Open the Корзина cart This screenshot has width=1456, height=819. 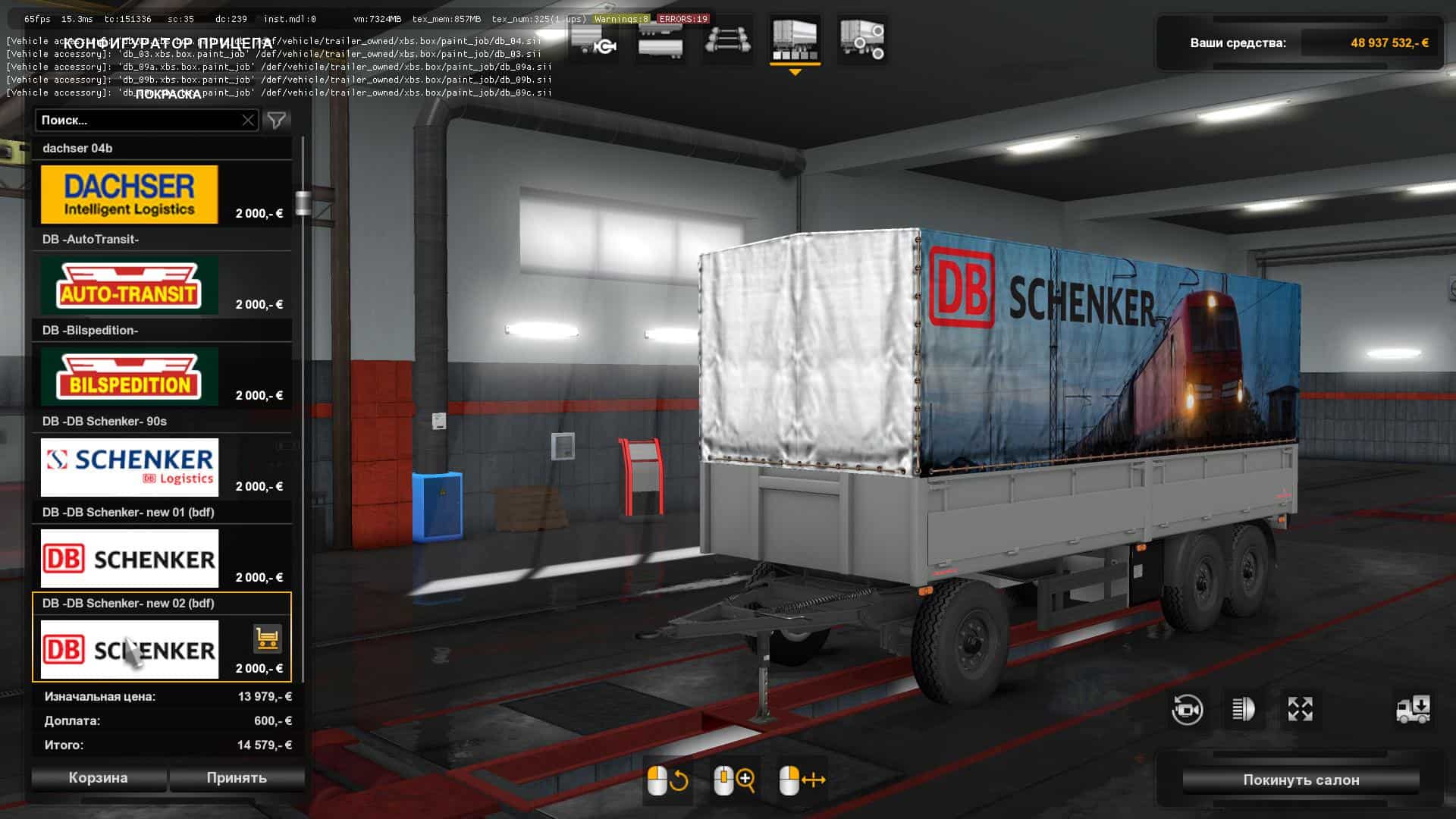(x=99, y=778)
